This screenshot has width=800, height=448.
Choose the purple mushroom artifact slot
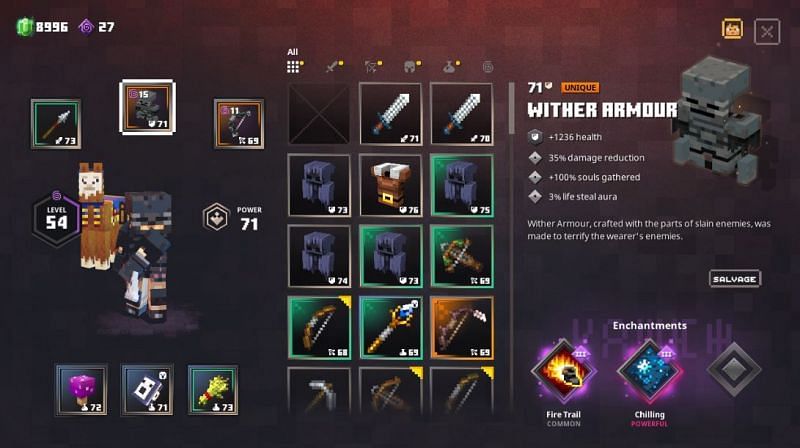(80, 389)
